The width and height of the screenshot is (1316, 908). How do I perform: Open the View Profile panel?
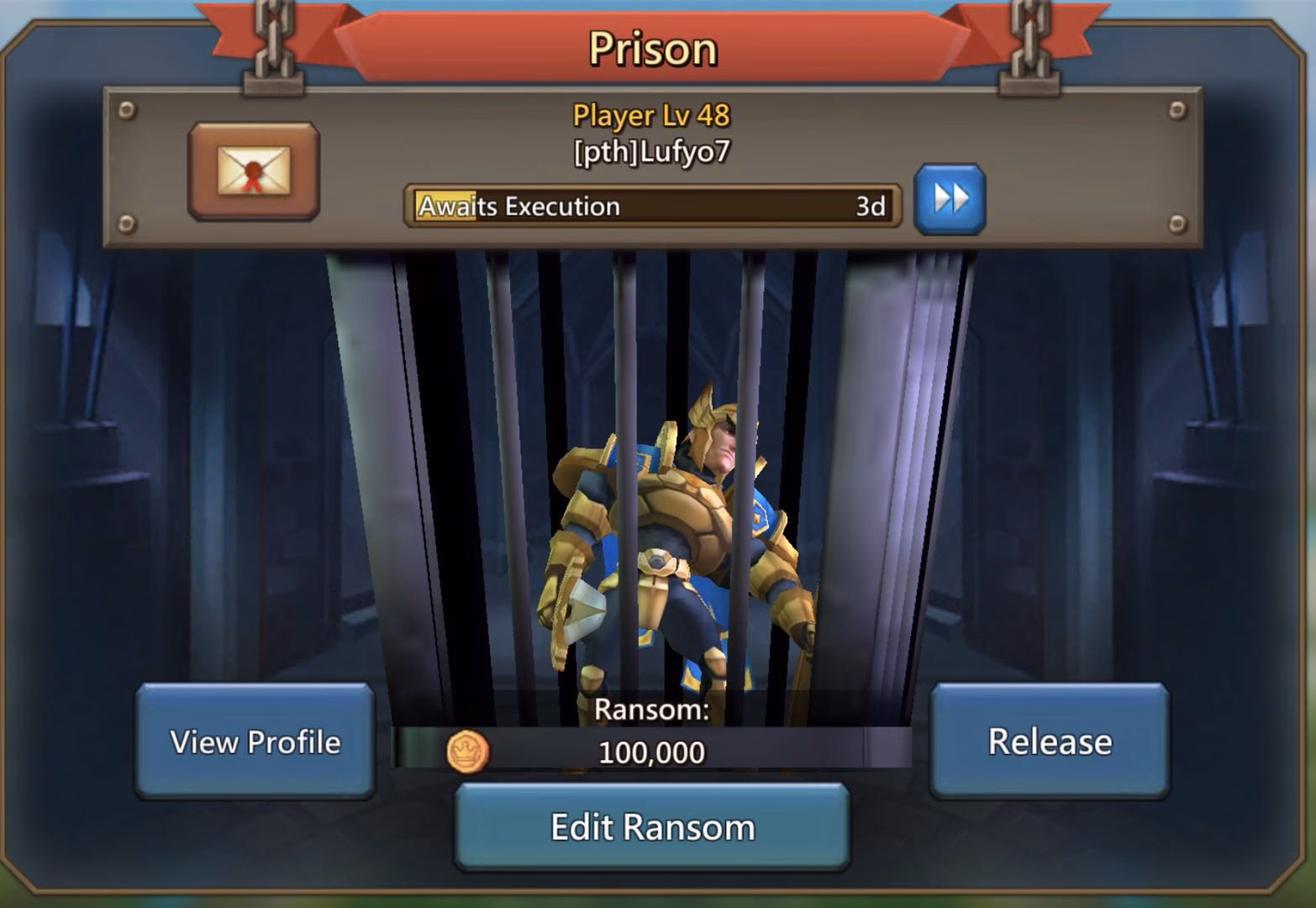[x=254, y=742]
